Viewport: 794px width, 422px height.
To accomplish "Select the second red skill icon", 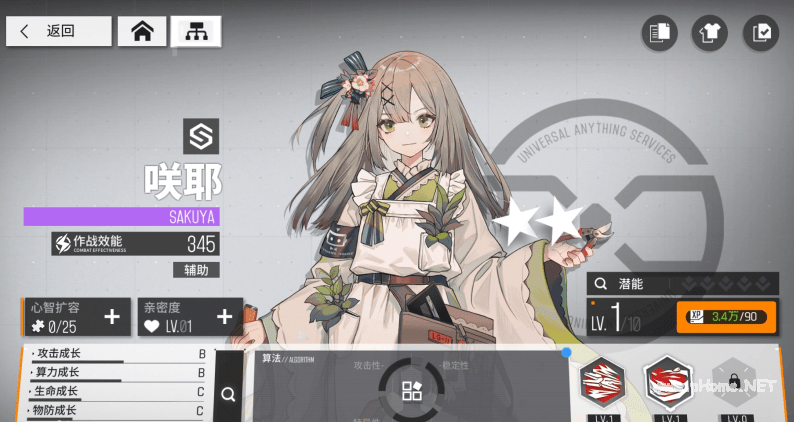I will (668, 383).
